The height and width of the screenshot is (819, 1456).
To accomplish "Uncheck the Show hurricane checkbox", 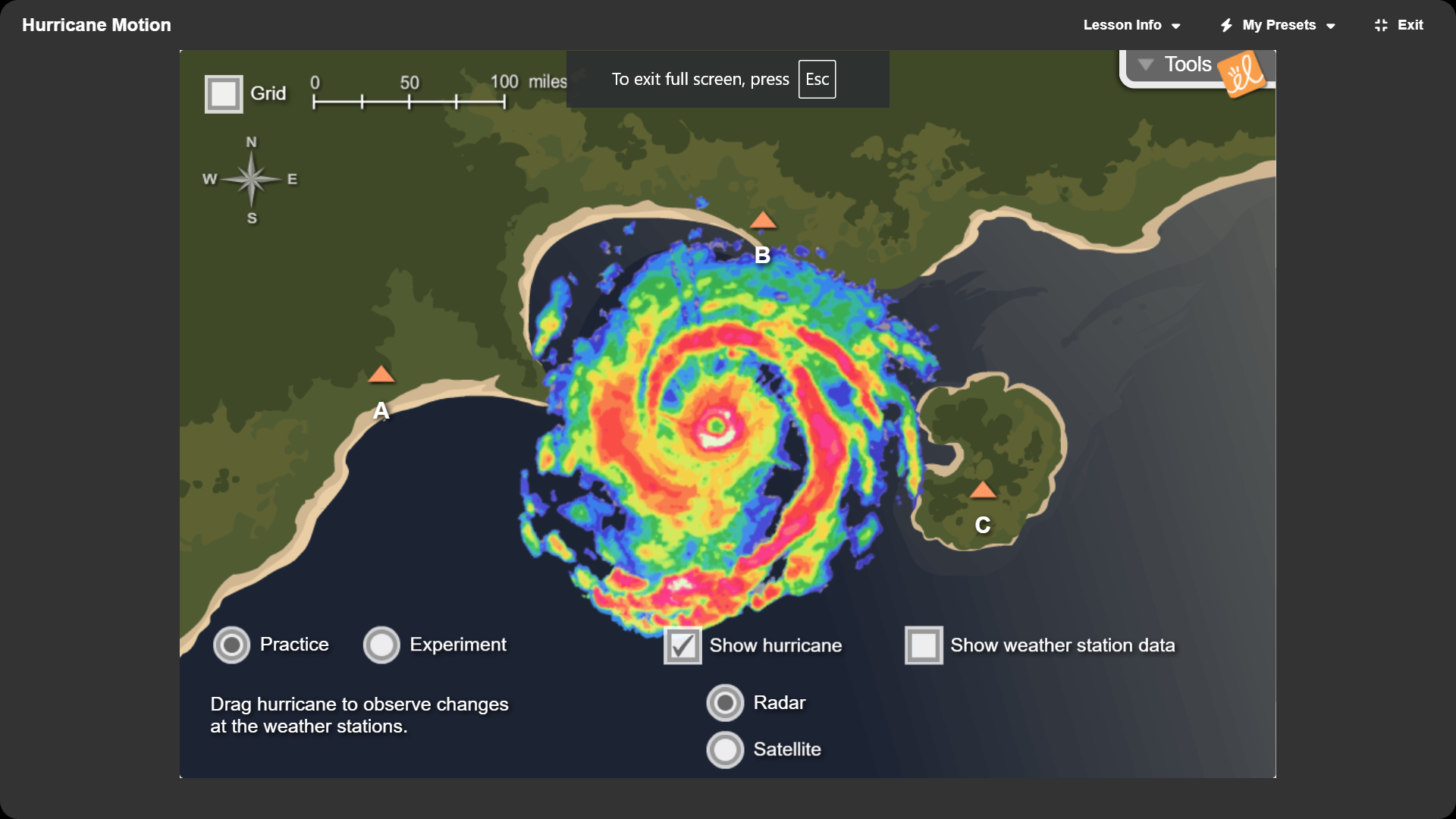I will click(682, 645).
